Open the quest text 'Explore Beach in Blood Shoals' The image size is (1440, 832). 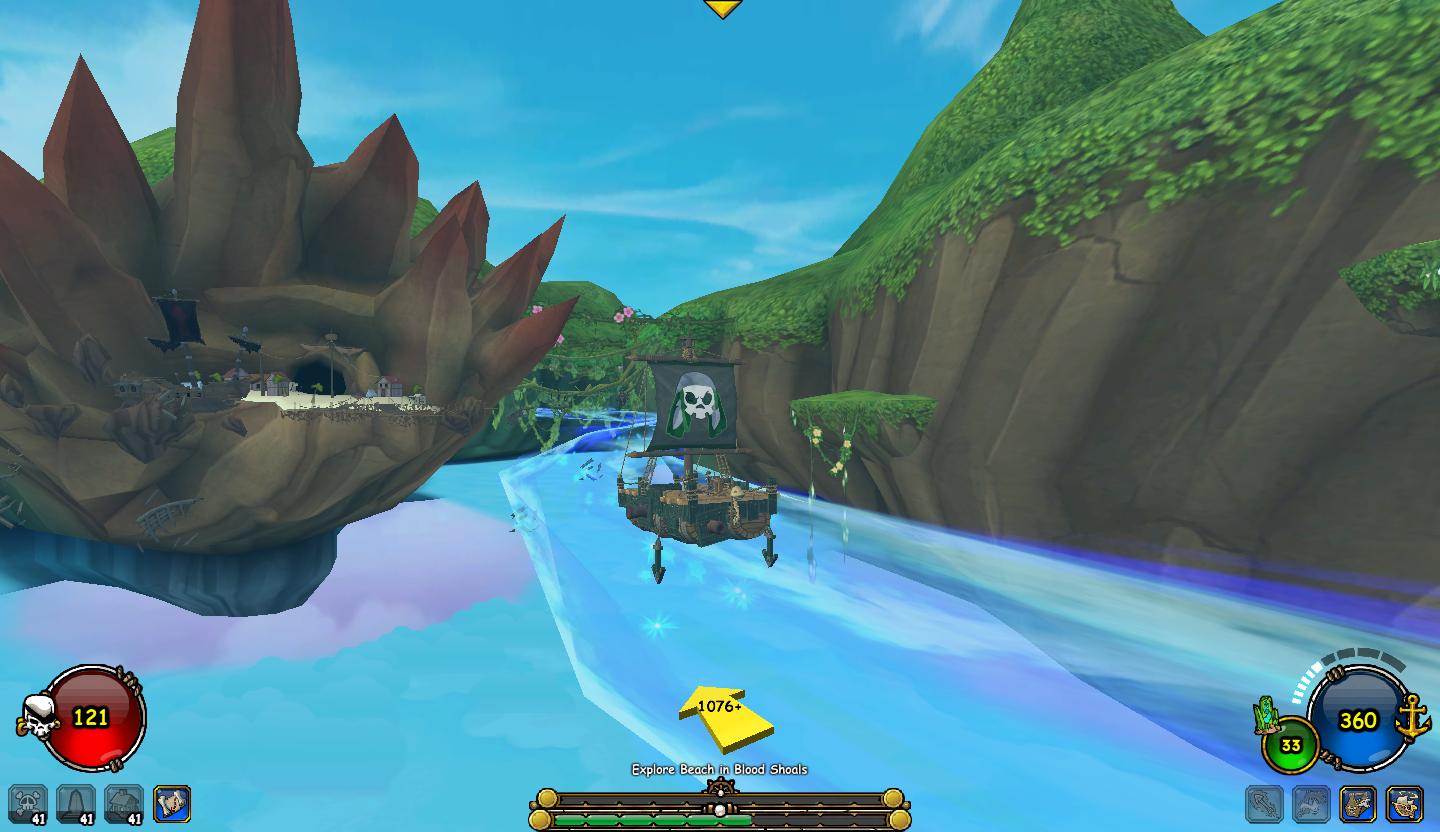tap(719, 769)
